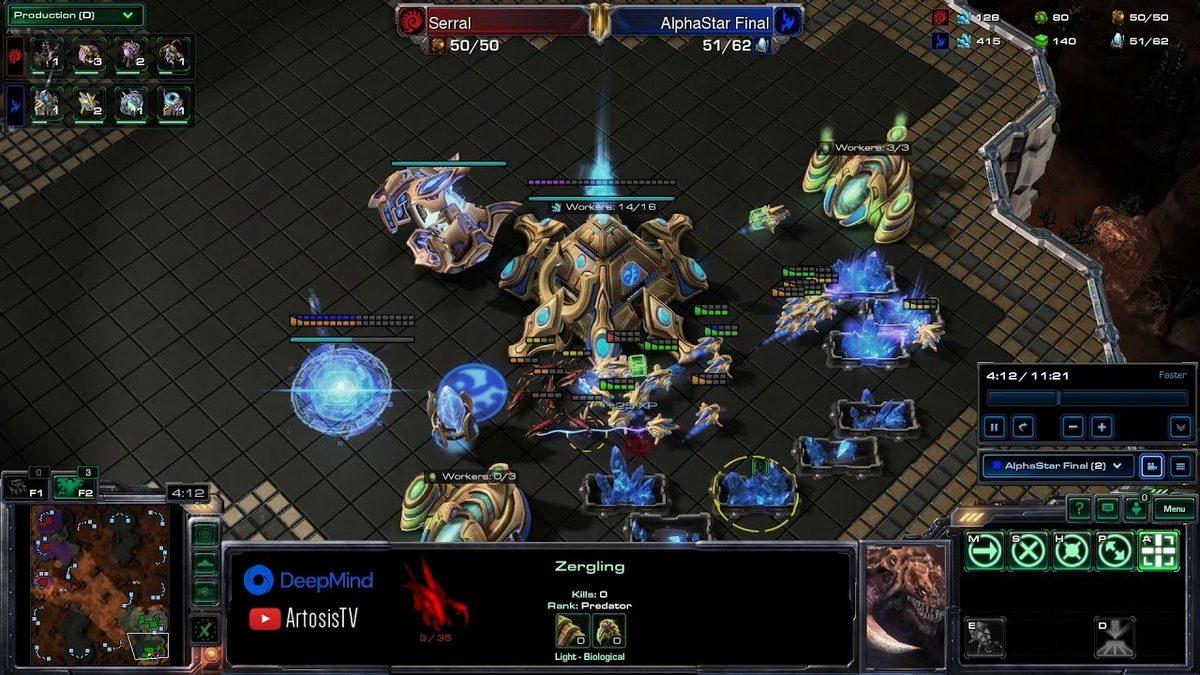Image resolution: width=1200 pixels, height=675 pixels.
Task: Jump back using the replay rewind arrow
Action: click(1022, 427)
